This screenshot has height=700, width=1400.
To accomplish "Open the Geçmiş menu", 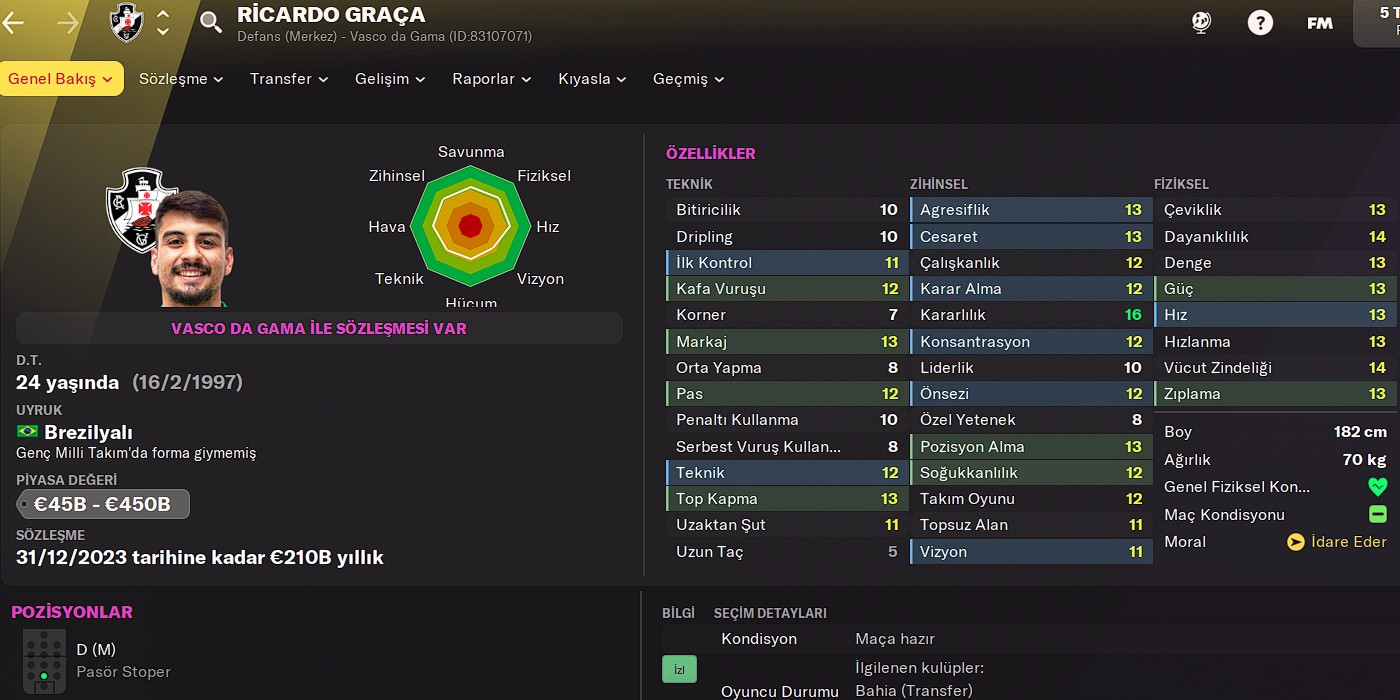I will [688, 79].
